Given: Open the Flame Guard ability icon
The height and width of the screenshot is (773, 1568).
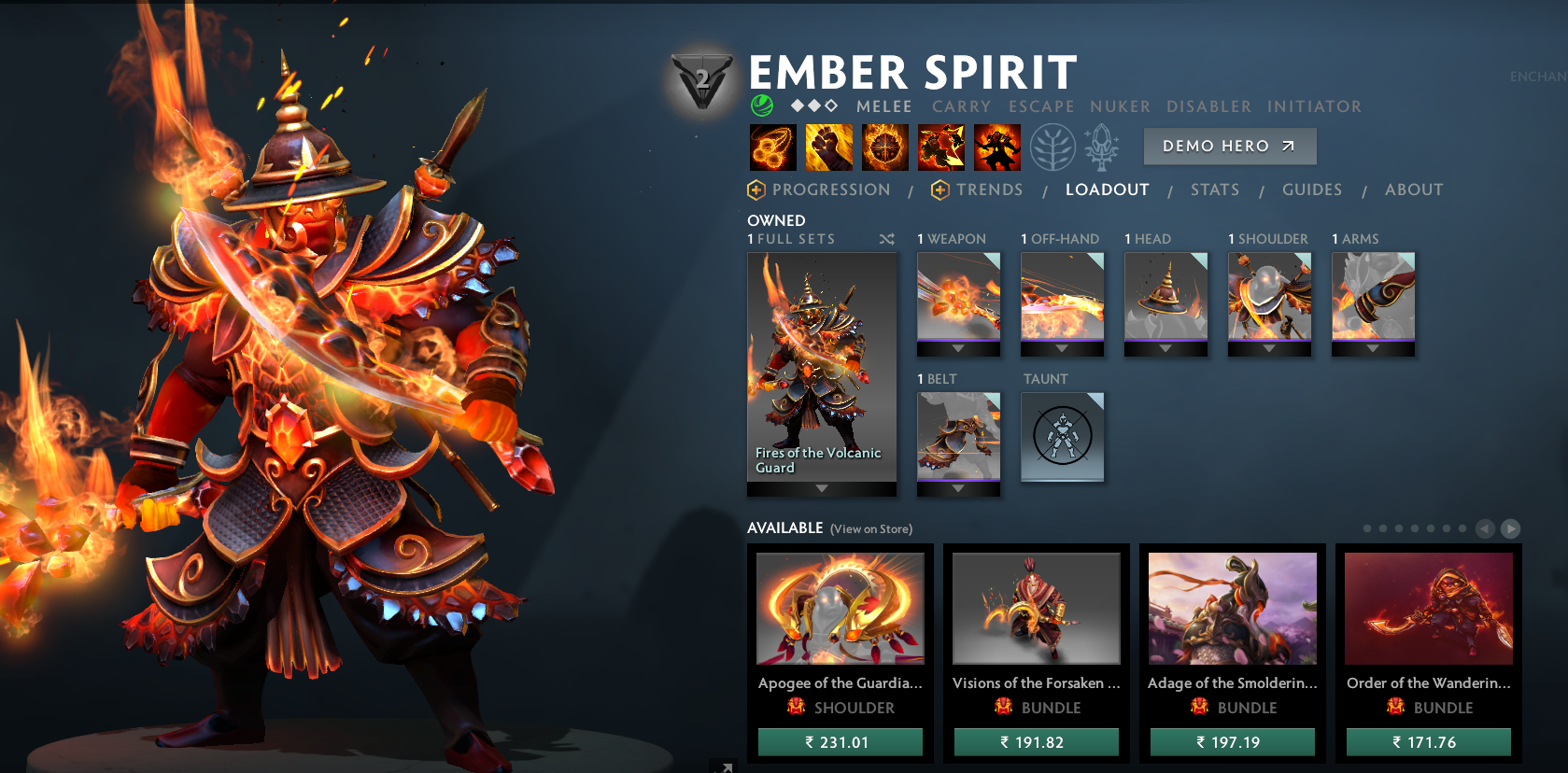Looking at the screenshot, I should (x=884, y=147).
